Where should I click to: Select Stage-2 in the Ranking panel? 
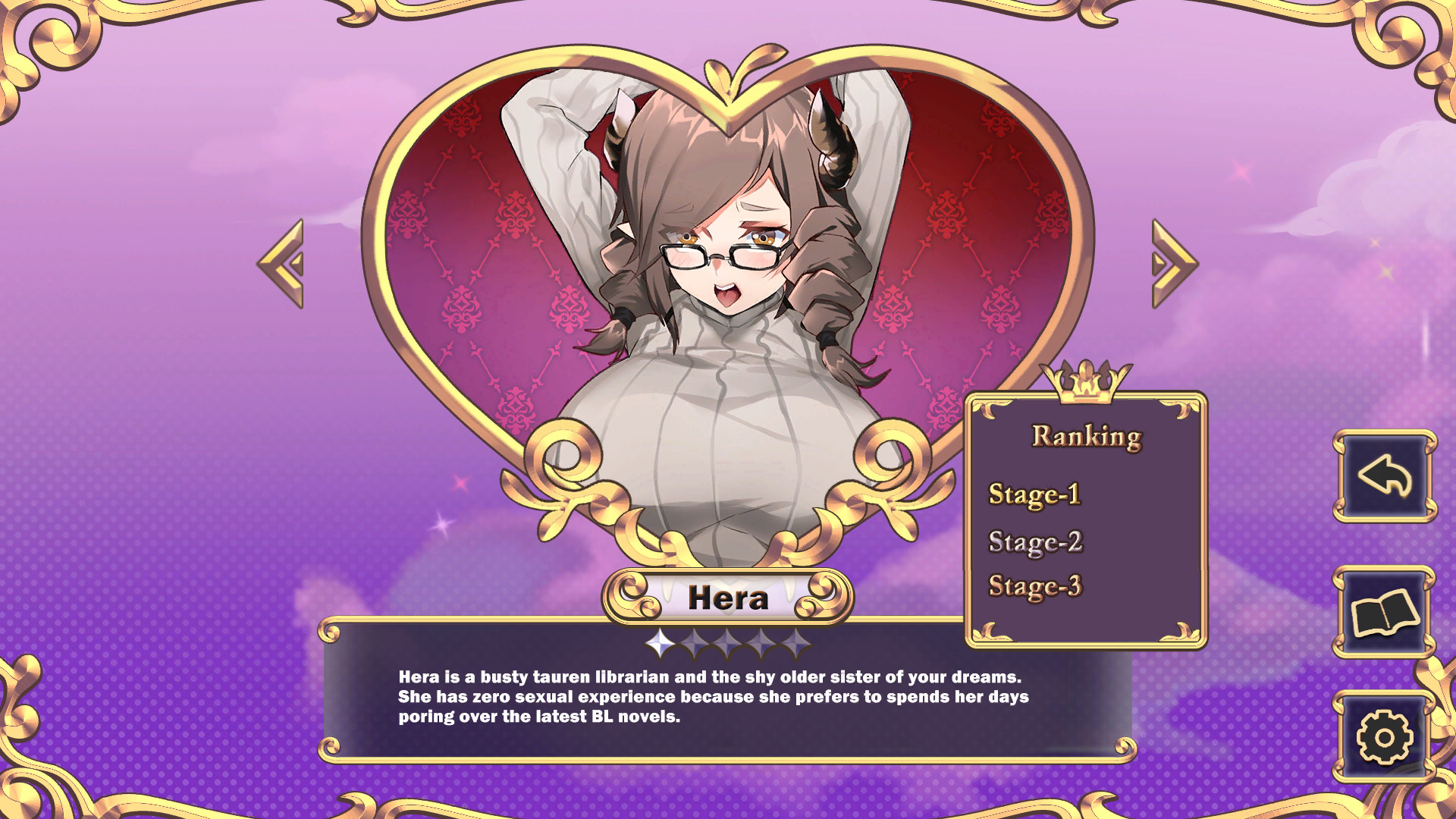coord(1037,542)
